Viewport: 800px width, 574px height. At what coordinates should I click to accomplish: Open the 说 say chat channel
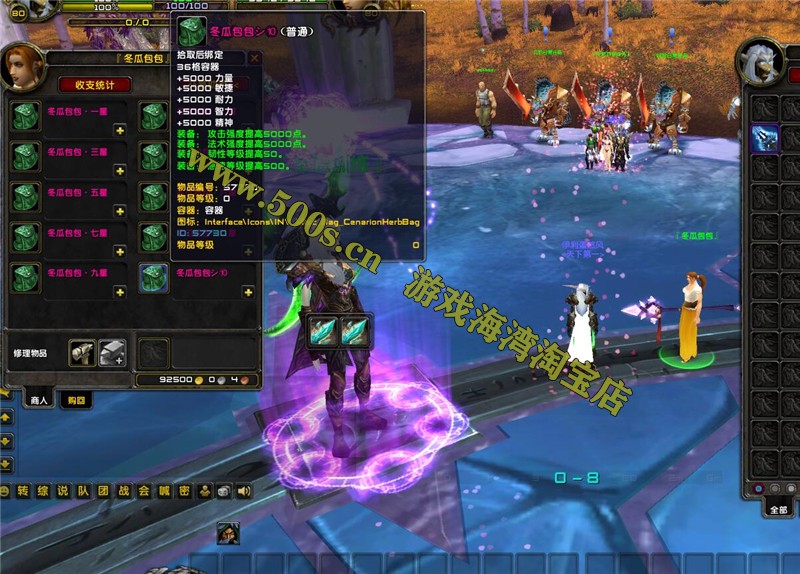click(62, 491)
